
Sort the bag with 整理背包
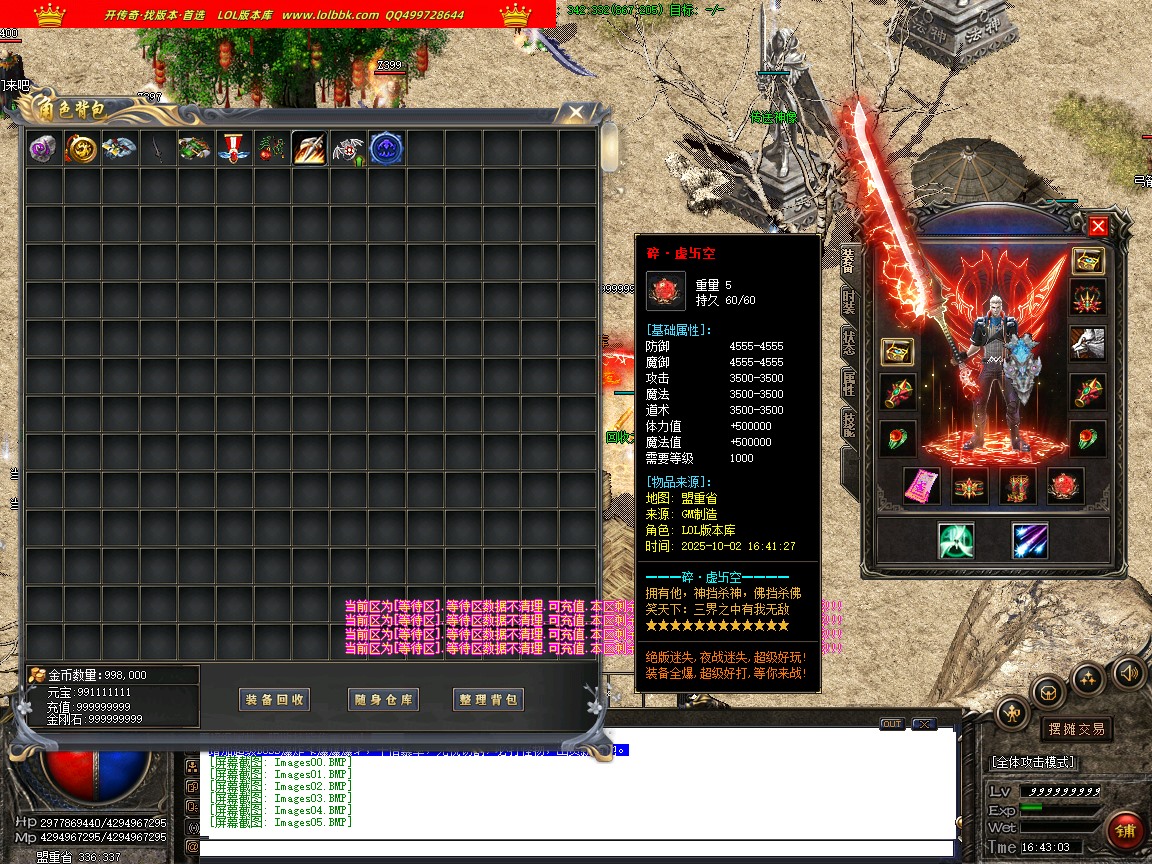[x=490, y=700]
